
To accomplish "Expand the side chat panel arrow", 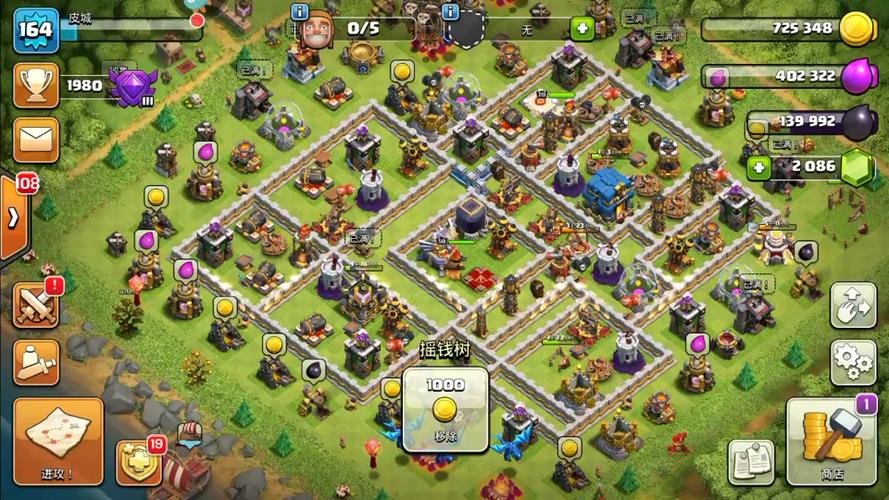I will point(13,217).
